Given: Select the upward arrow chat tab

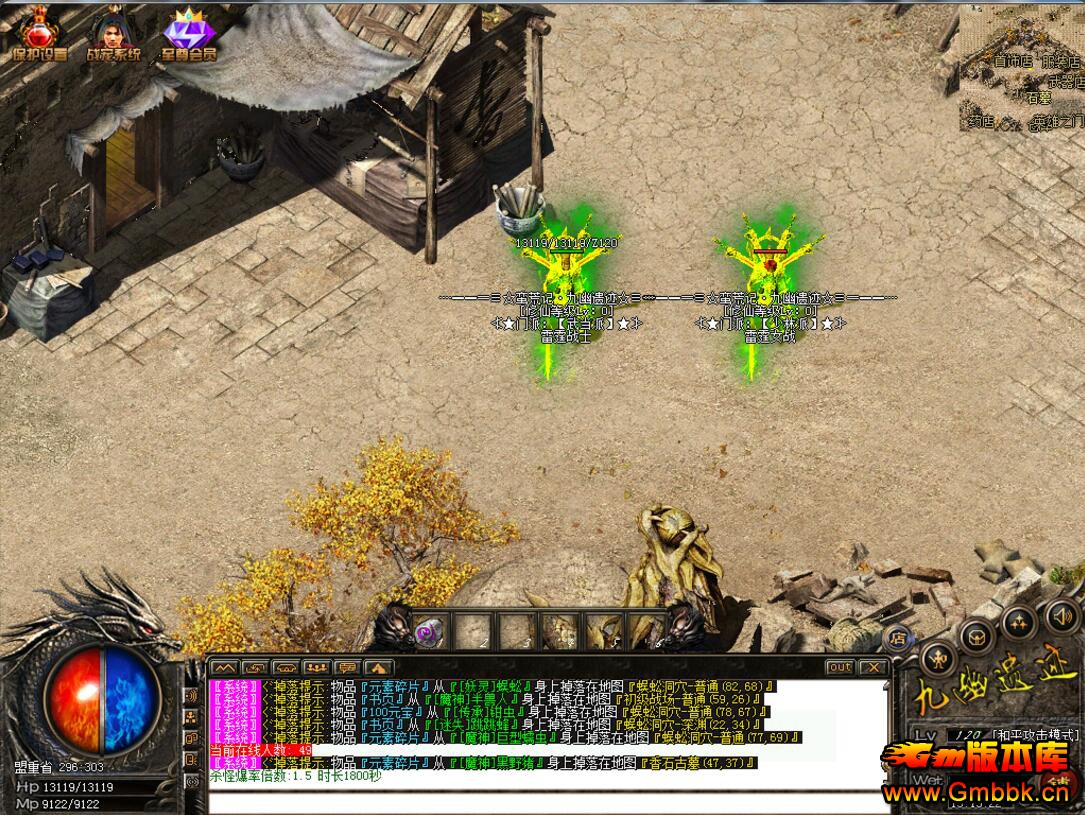Looking at the screenshot, I should [378, 667].
